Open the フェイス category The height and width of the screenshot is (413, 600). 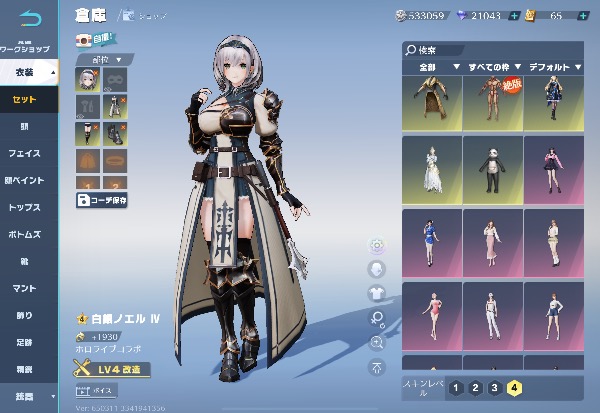[x=28, y=153]
